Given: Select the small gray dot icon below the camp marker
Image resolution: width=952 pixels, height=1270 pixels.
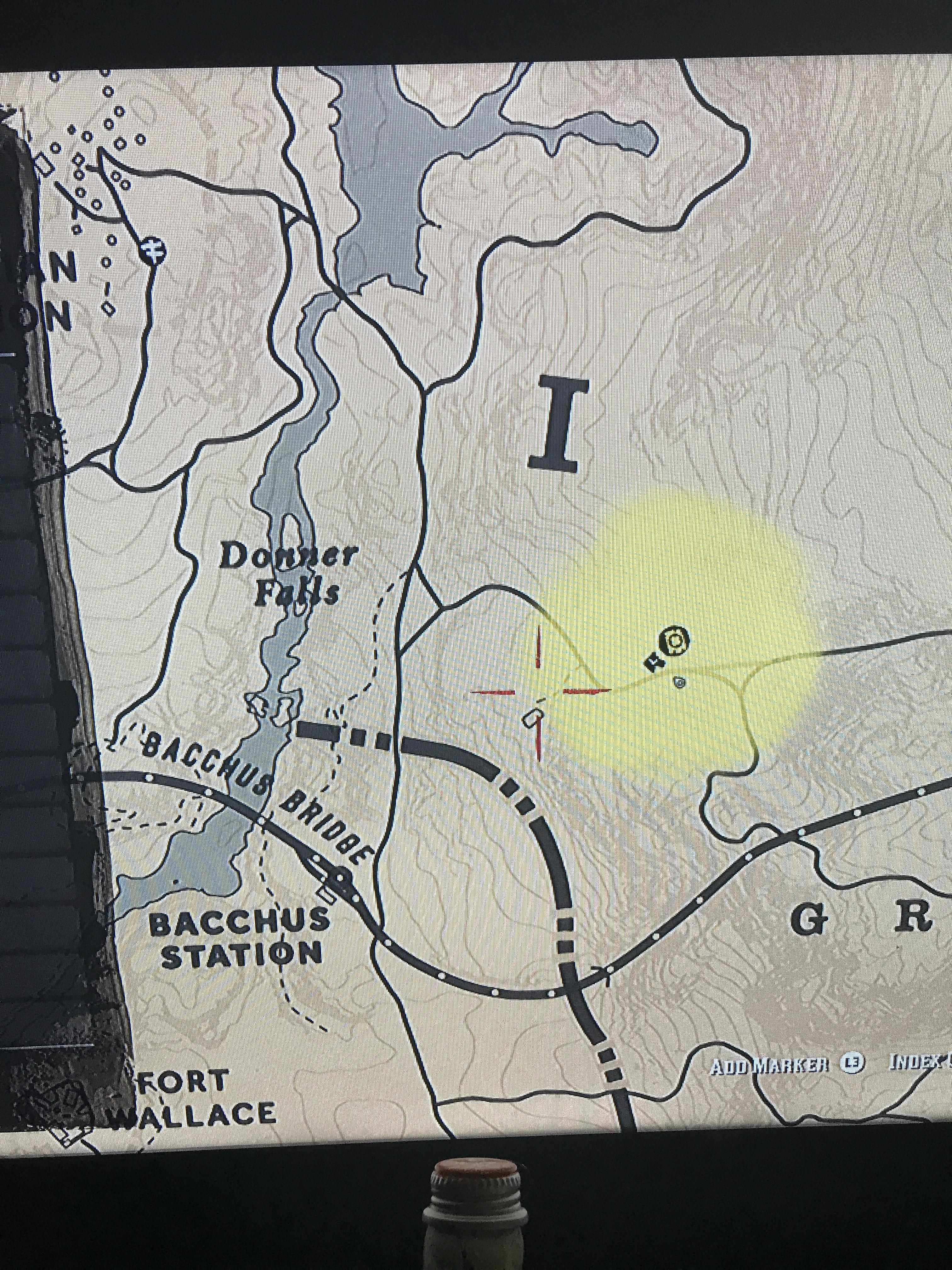Looking at the screenshot, I should pos(679,683).
